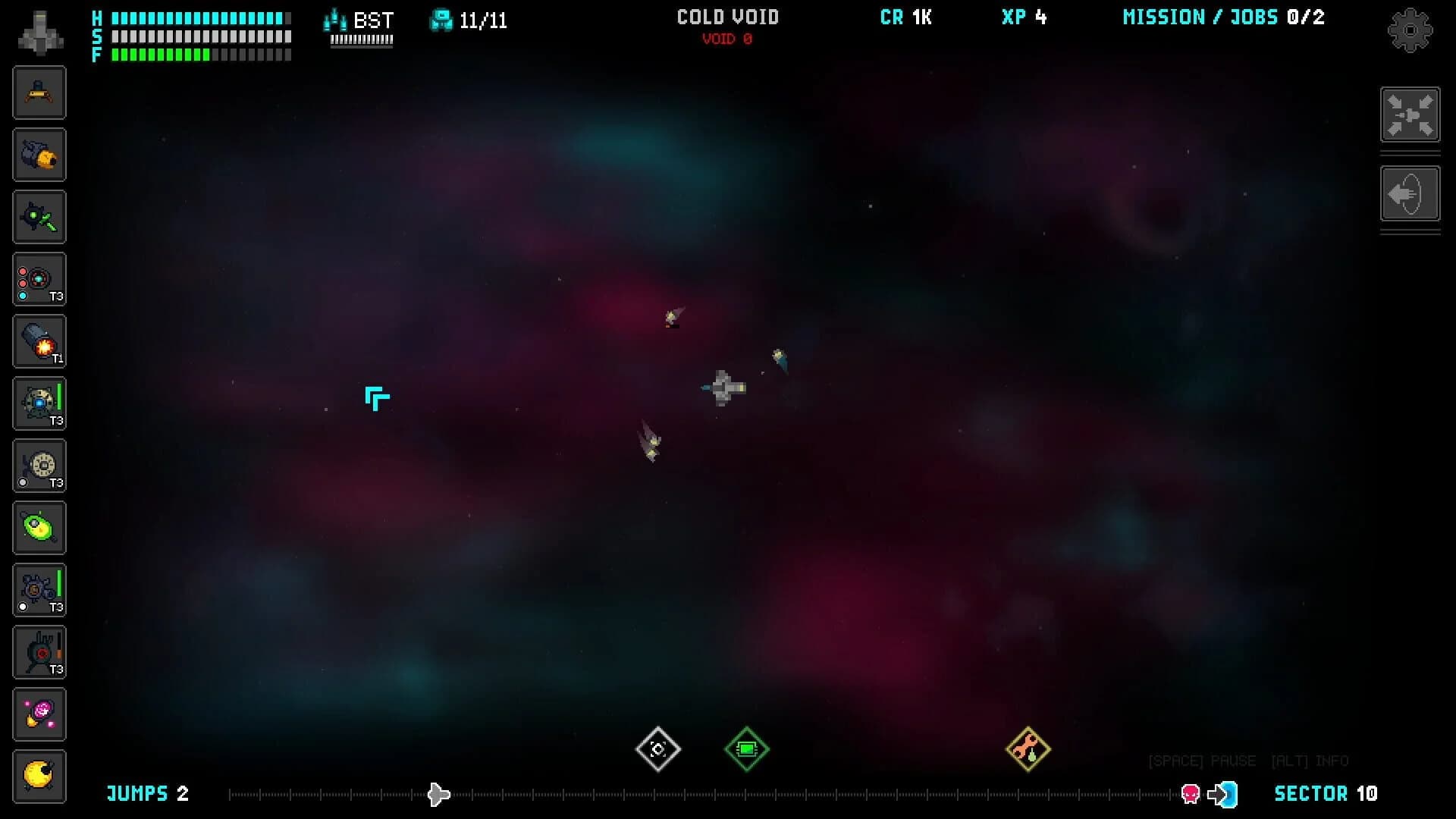1456x819 pixels.
Task: Select the green cargo diamond marker
Action: pos(747,749)
